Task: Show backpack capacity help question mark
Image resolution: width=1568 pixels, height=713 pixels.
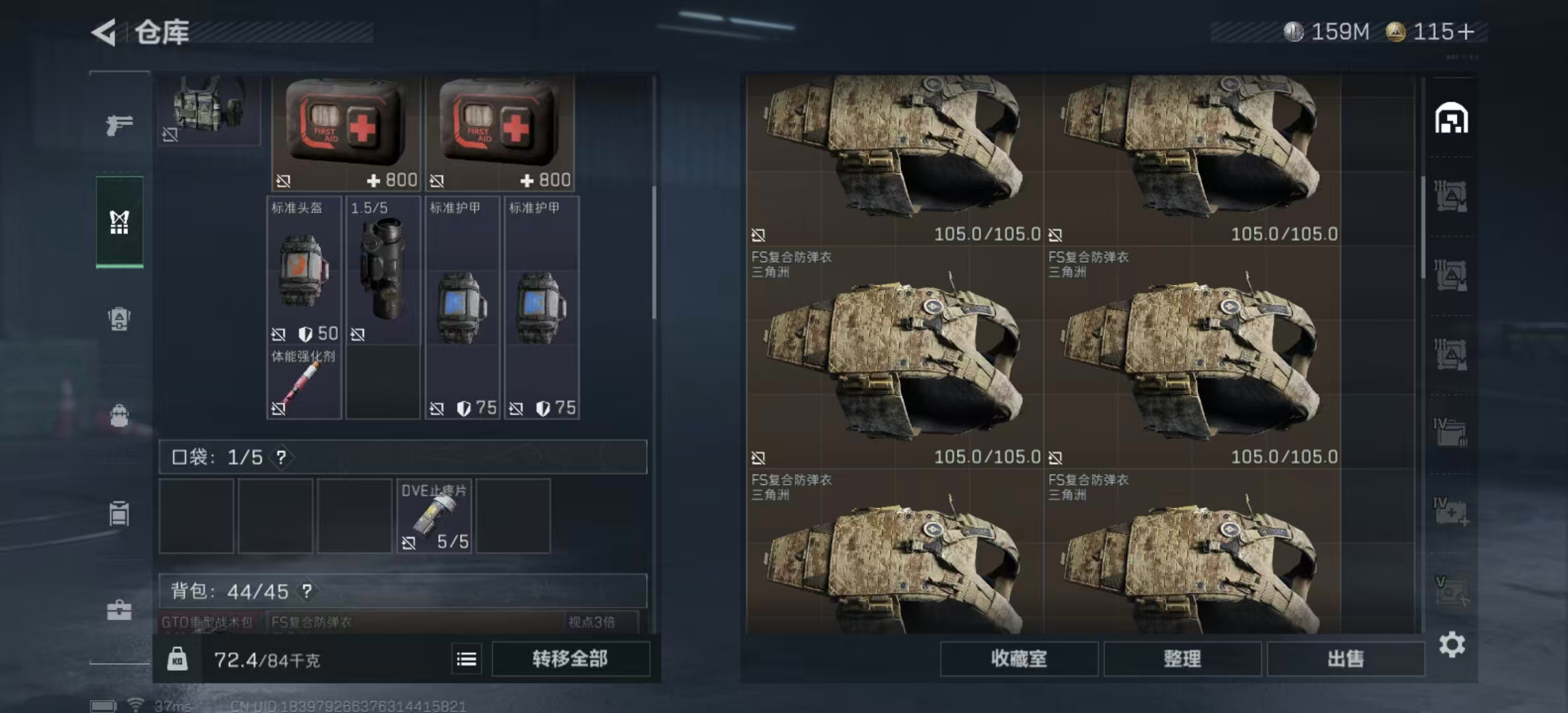Action: [307, 591]
